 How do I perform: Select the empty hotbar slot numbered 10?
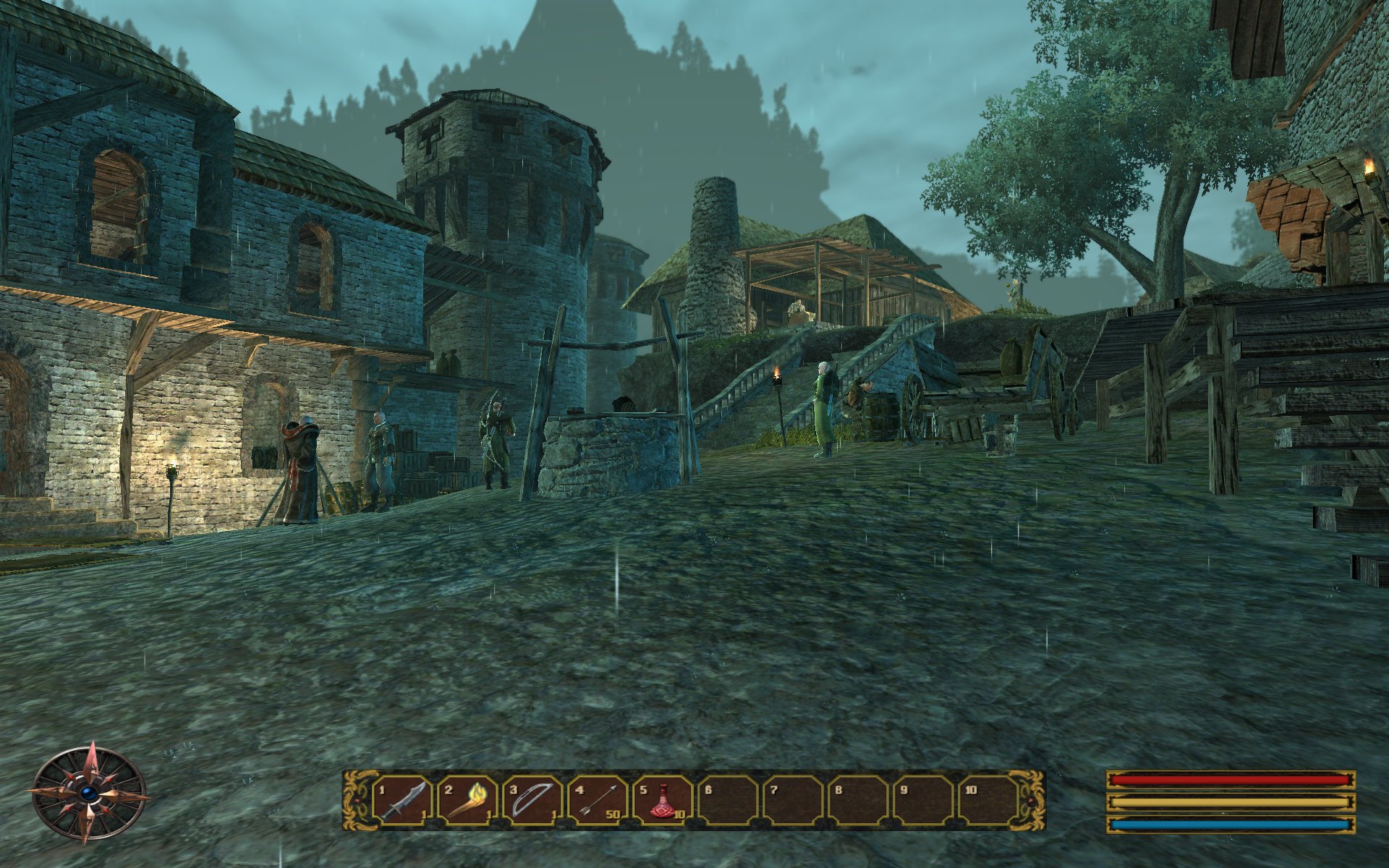pos(988,801)
